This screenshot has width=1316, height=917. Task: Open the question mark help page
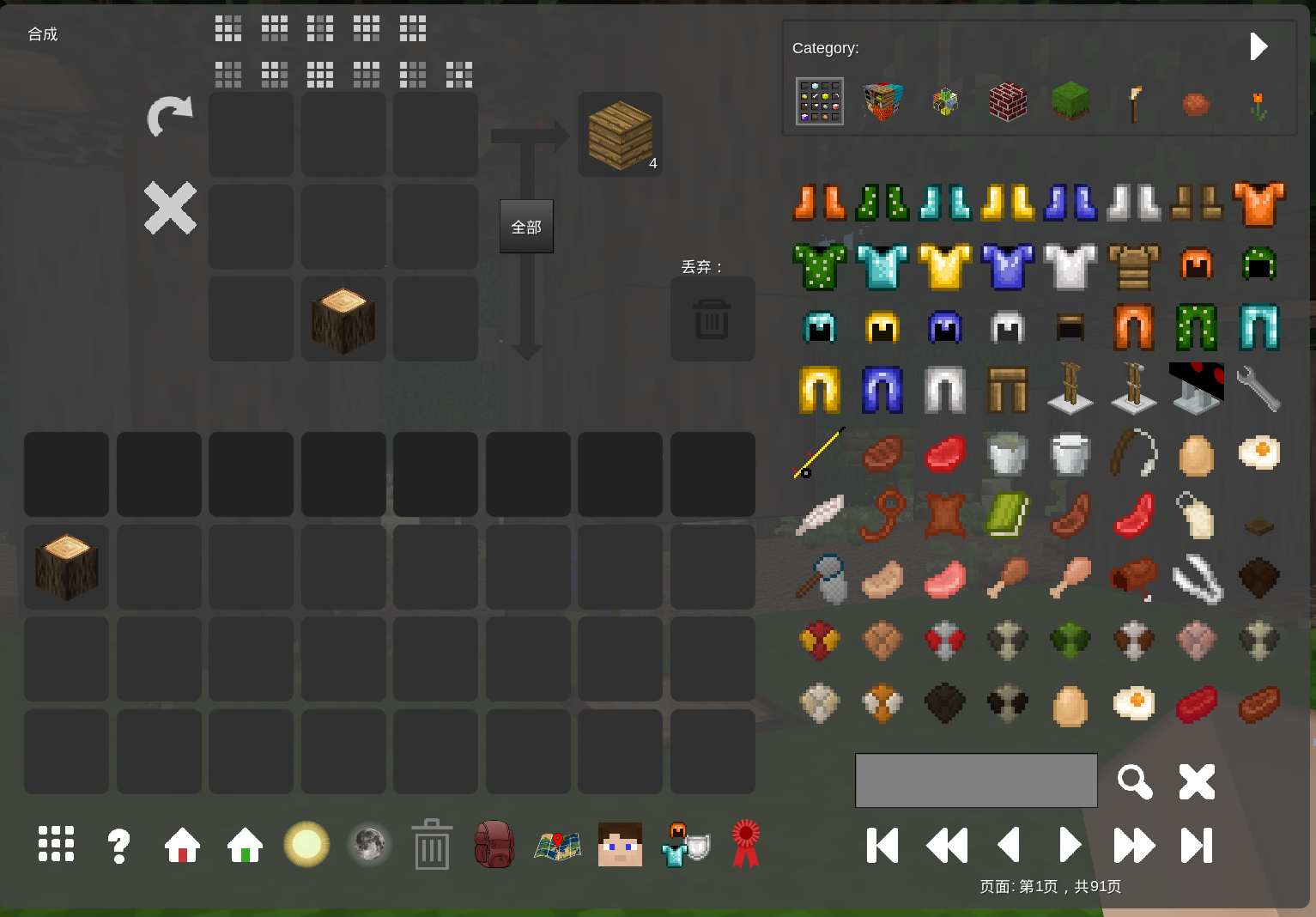pyautogui.click(x=118, y=846)
